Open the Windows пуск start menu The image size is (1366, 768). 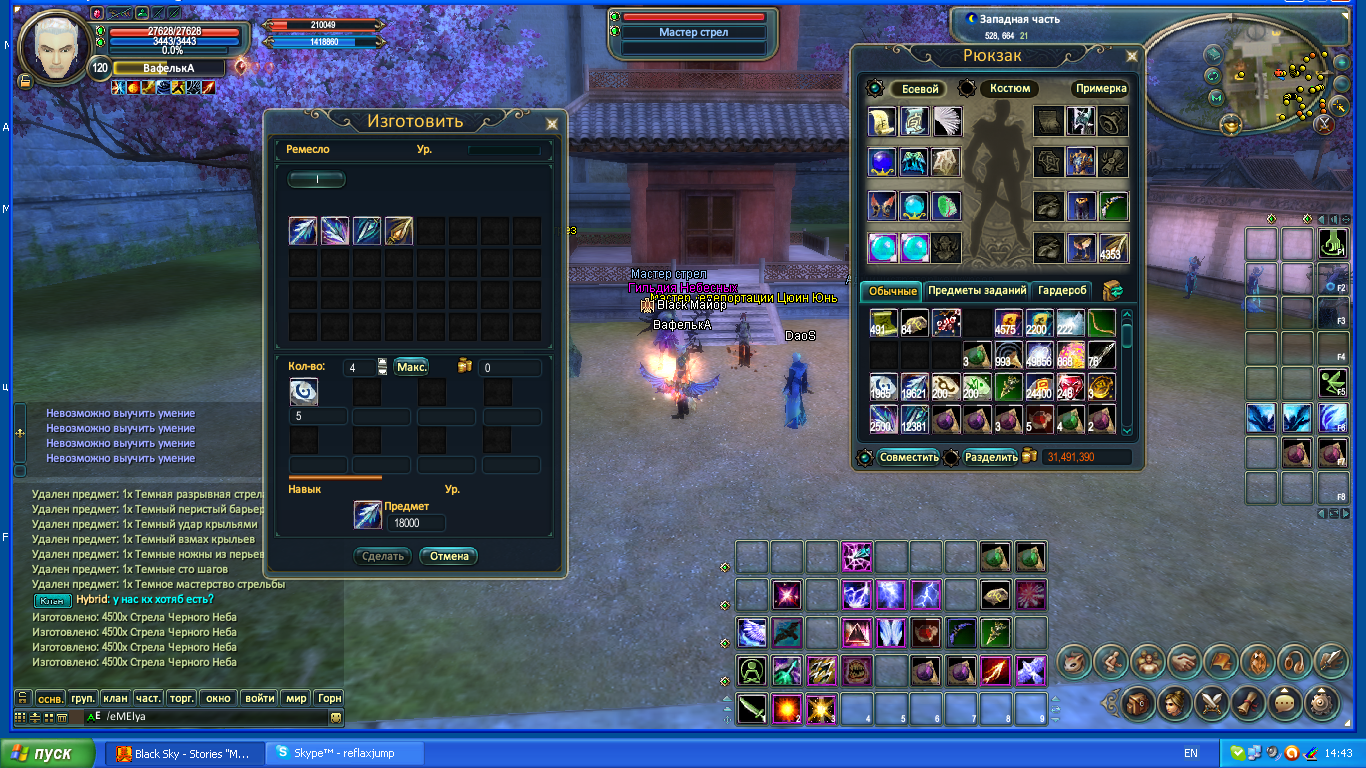point(48,753)
